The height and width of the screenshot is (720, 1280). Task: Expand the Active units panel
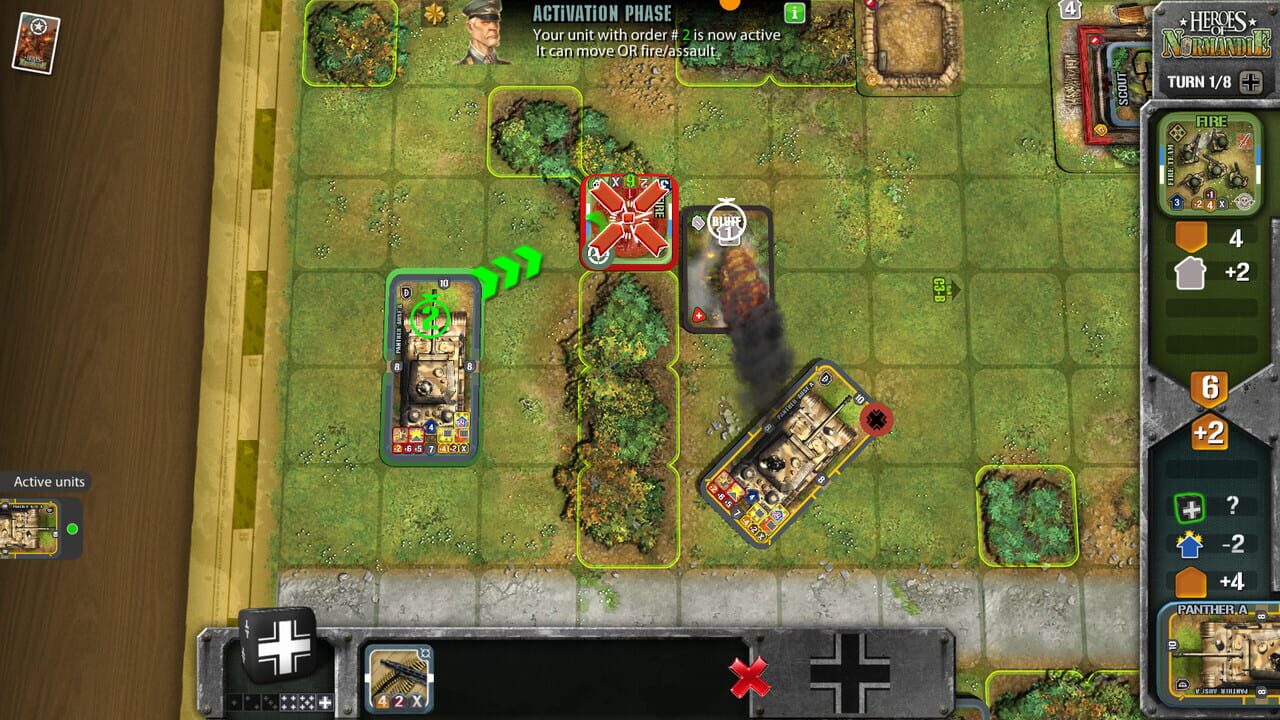point(48,481)
